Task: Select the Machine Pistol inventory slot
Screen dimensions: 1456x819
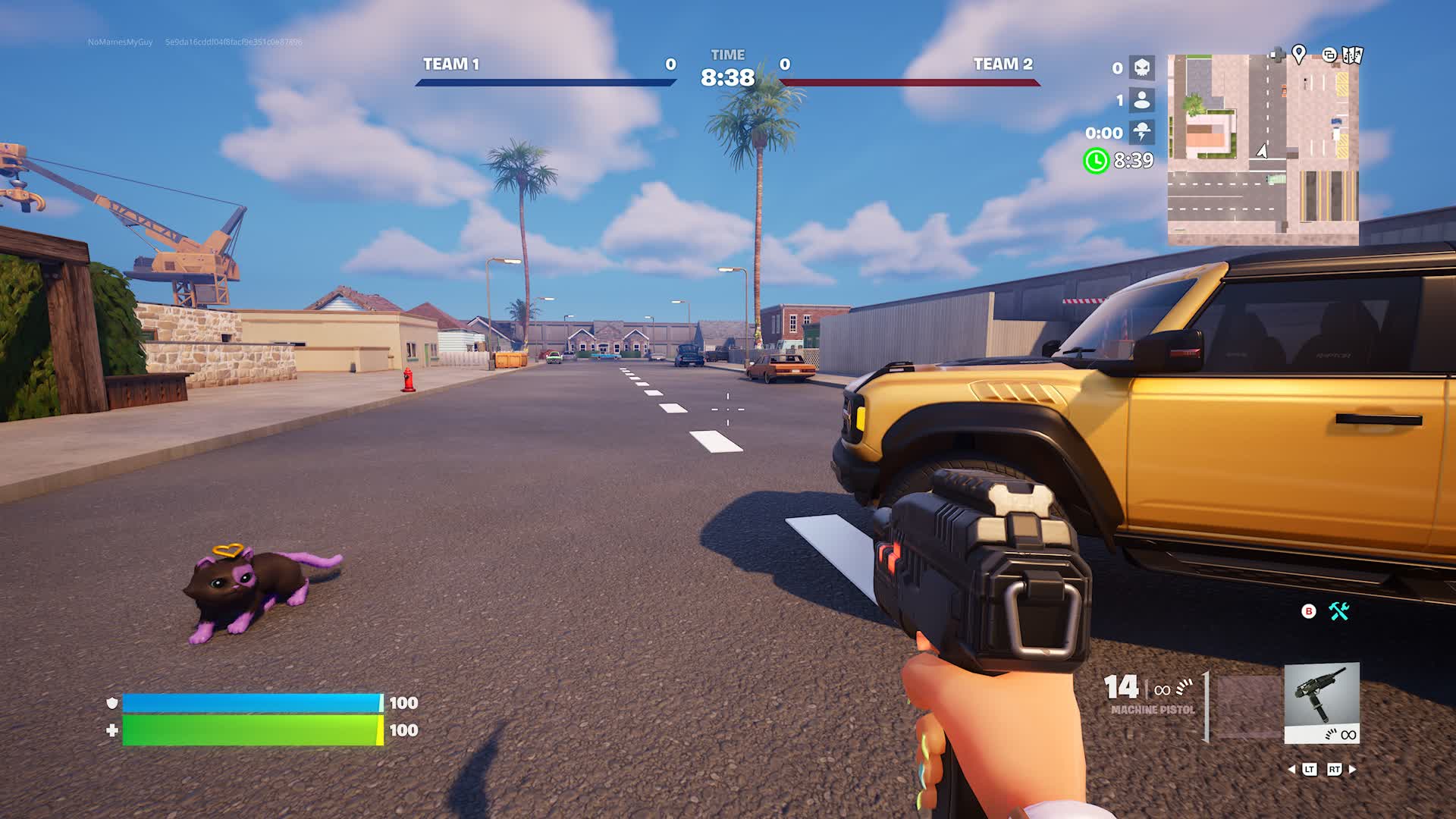Action: [1321, 702]
